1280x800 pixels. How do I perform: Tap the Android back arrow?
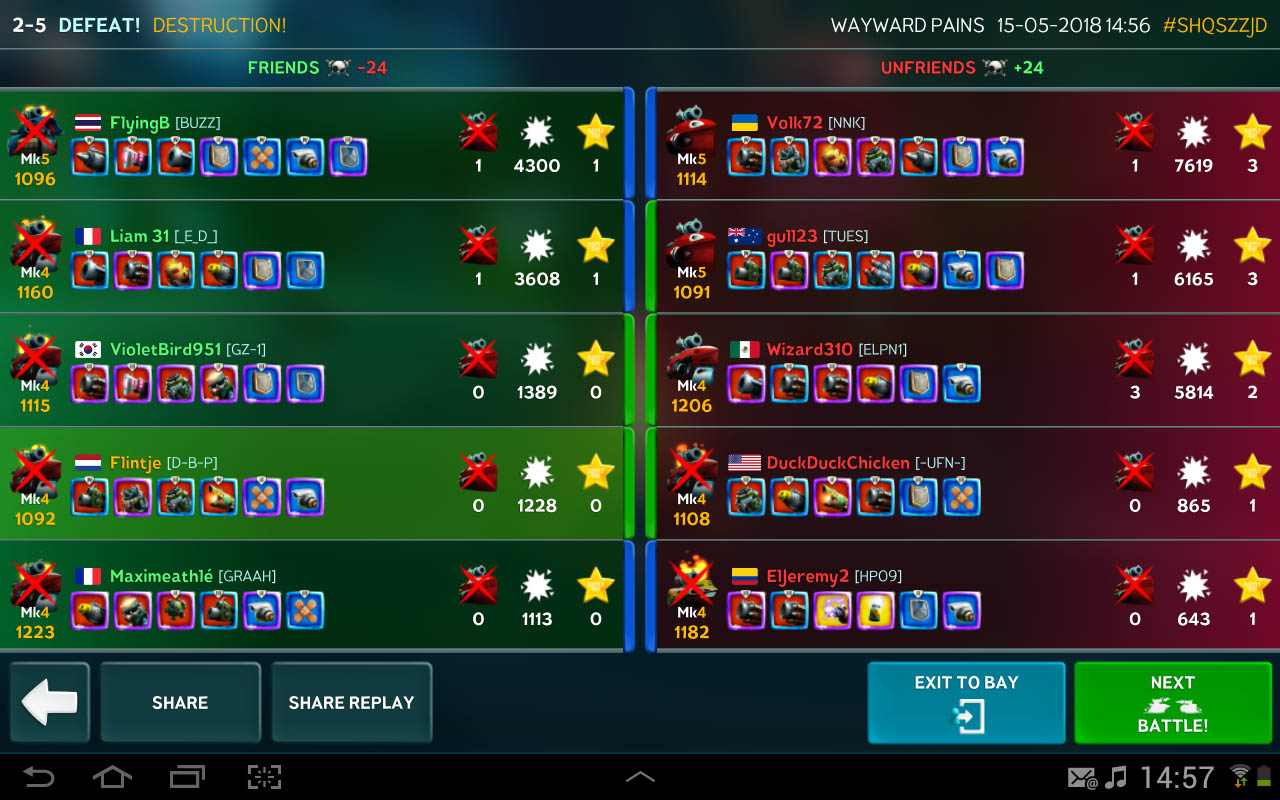coord(39,777)
